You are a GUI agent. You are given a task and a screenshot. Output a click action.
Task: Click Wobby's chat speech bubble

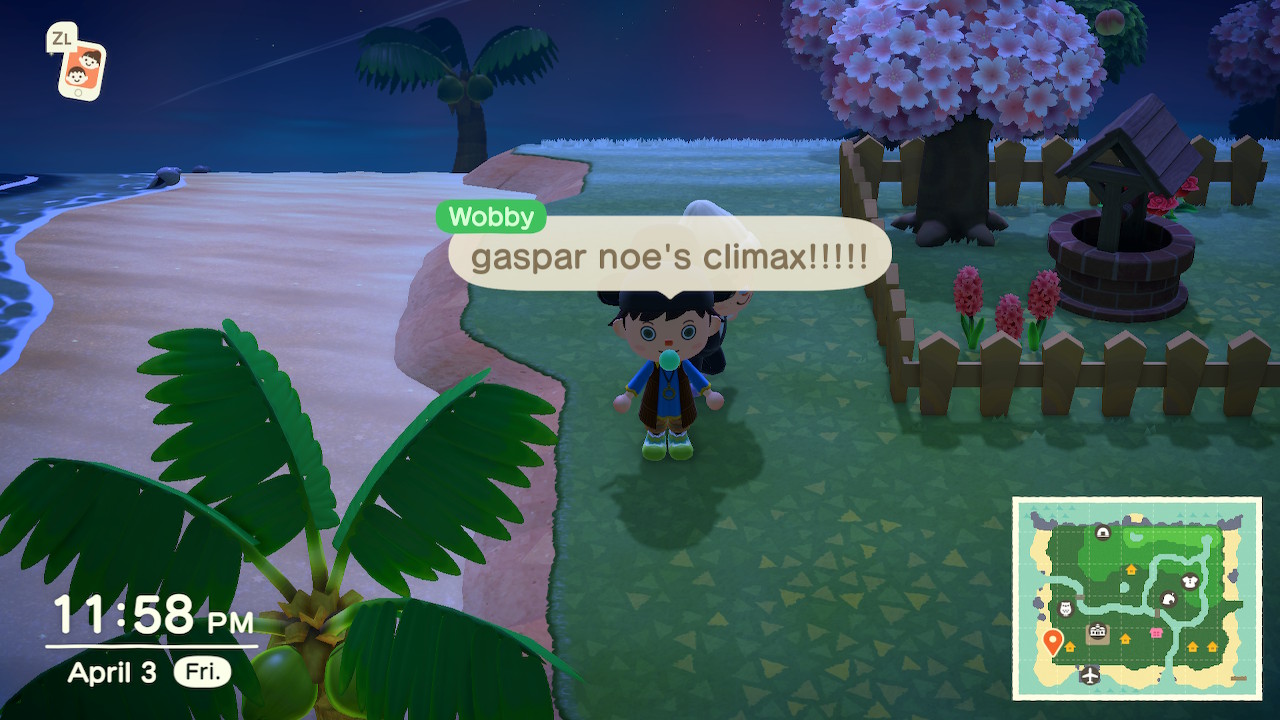click(x=669, y=258)
